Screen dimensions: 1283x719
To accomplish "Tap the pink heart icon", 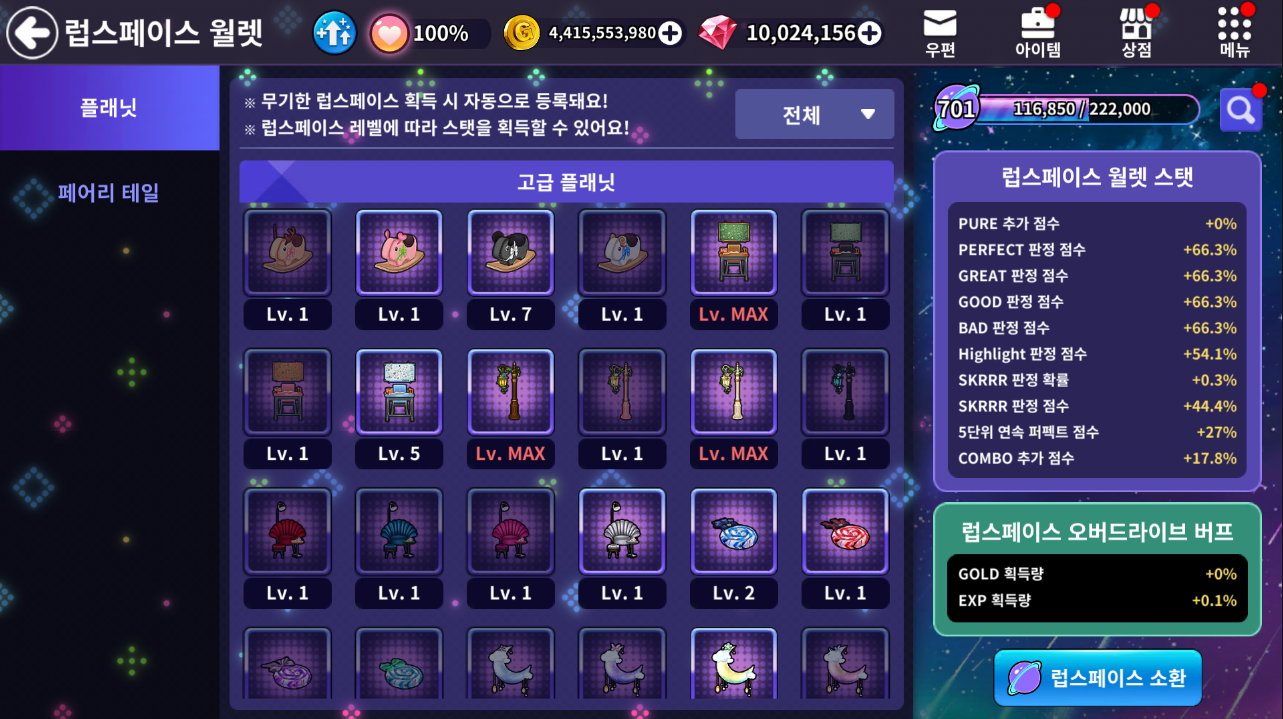I will [x=388, y=33].
